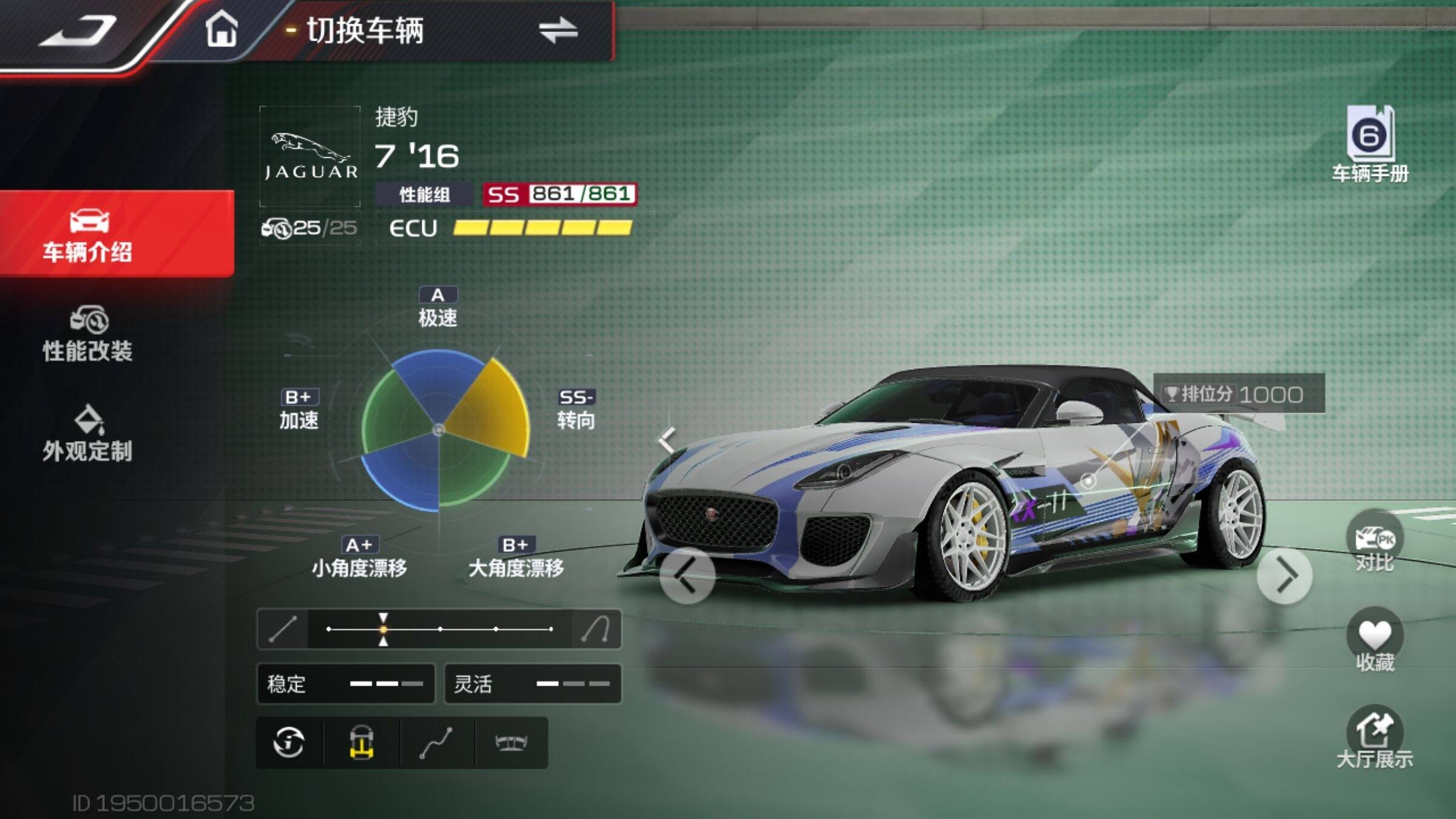Viewport: 1456px width, 819px height.
Task: Click the 稳定 stability setting
Action: tap(346, 684)
